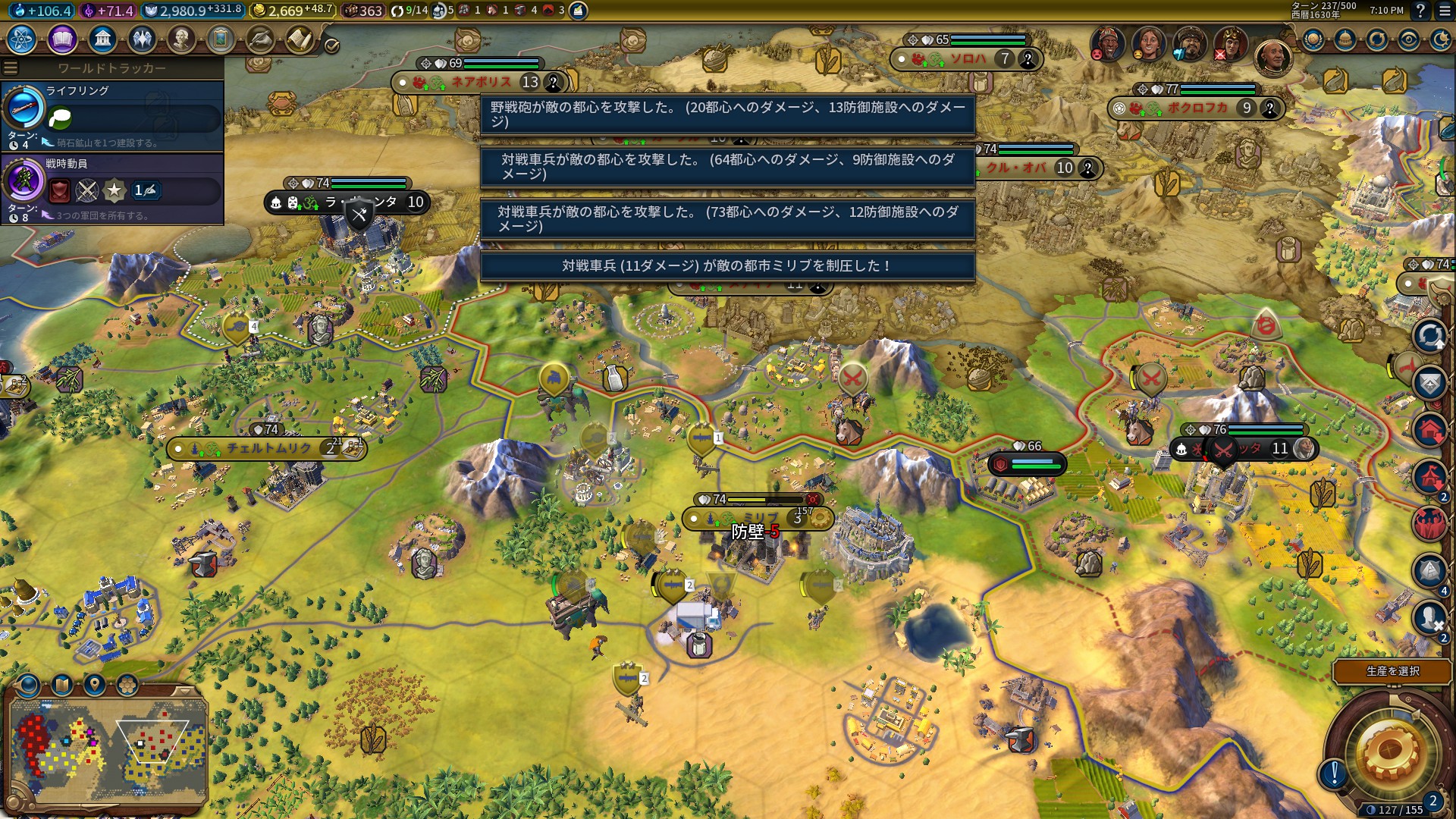
Task: Open the Civilopedia question mark
Action: 1420,11
